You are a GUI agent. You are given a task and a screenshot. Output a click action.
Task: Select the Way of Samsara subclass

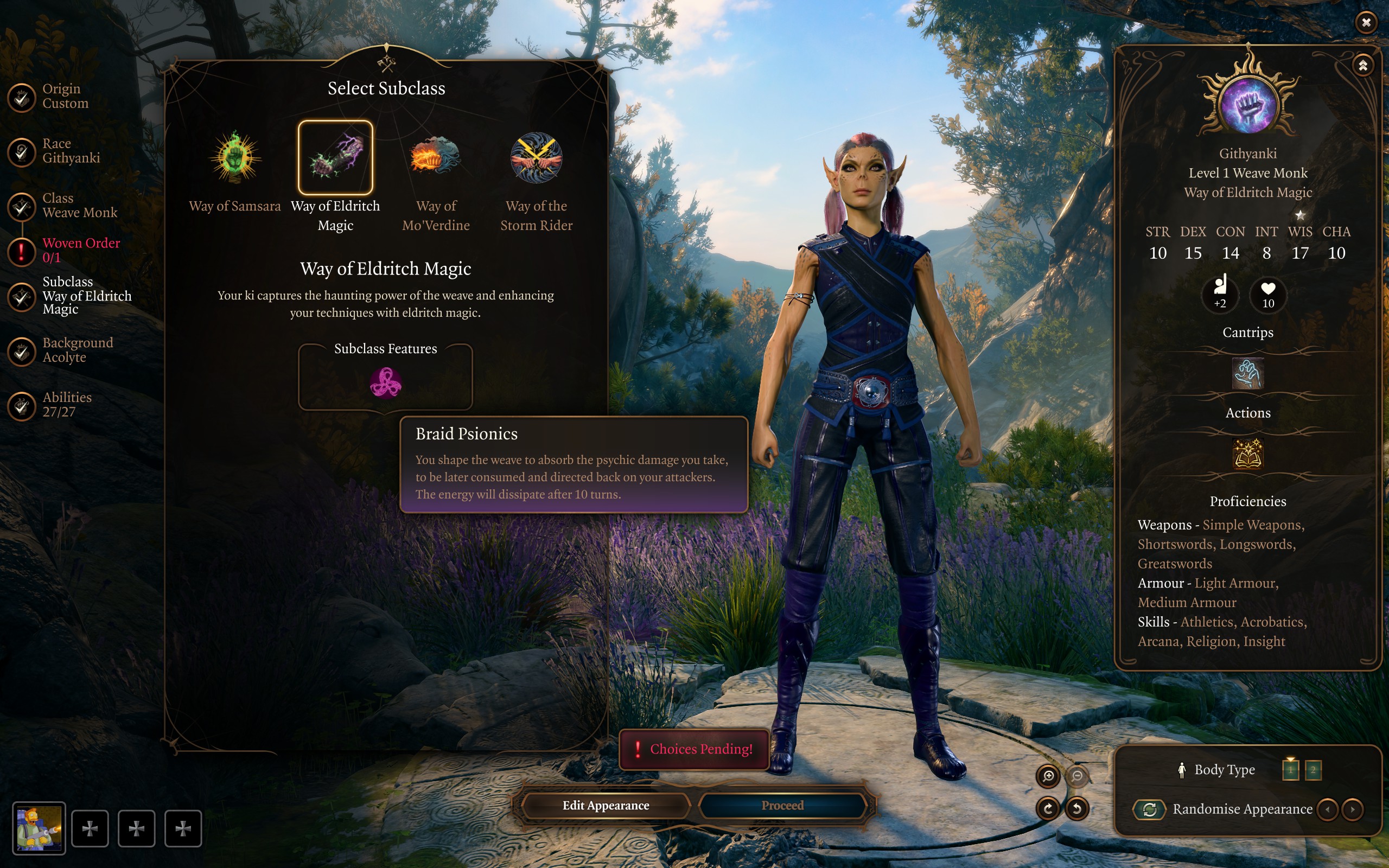pos(235,158)
